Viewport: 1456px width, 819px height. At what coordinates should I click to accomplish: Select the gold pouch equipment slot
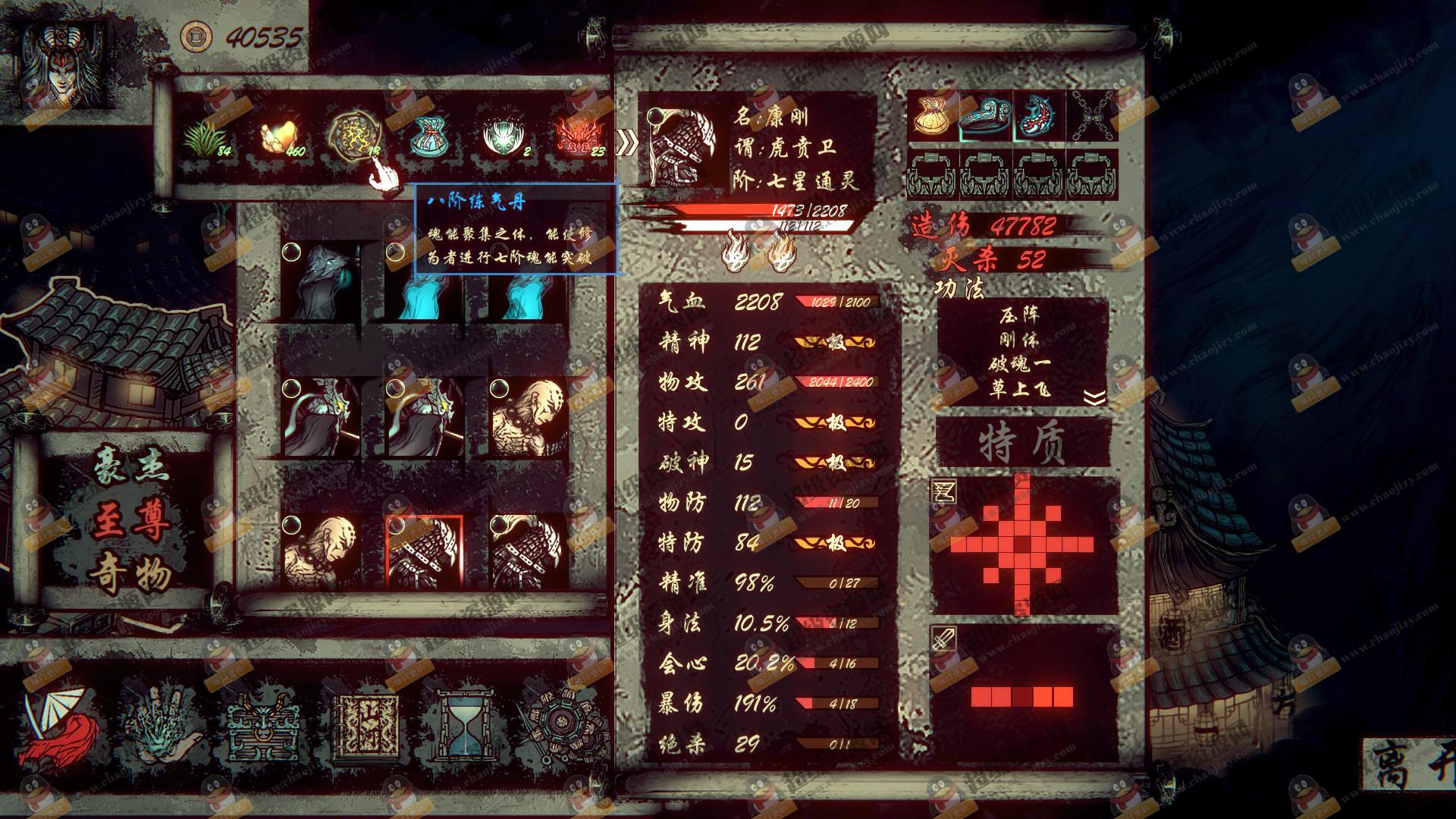tap(933, 115)
